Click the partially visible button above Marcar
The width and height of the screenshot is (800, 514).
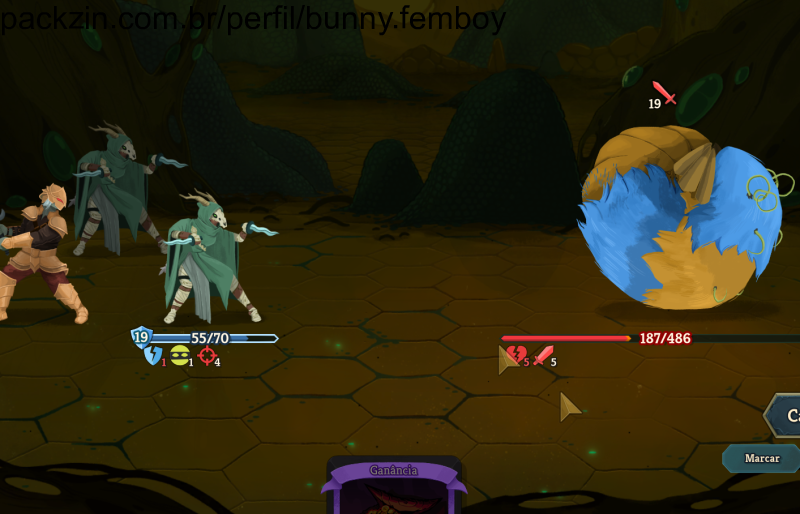pos(783,415)
